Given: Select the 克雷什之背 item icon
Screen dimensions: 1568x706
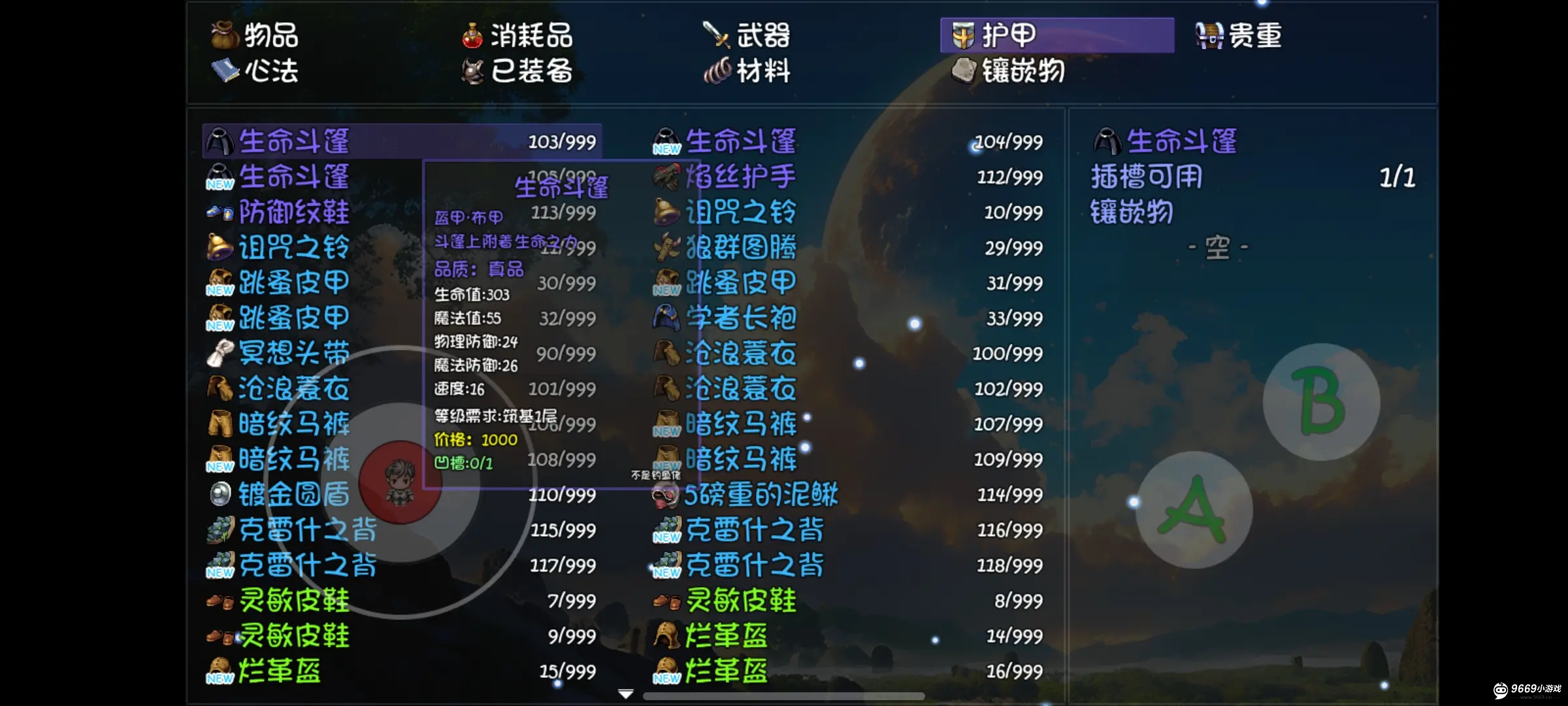Looking at the screenshot, I should point(219,530).
